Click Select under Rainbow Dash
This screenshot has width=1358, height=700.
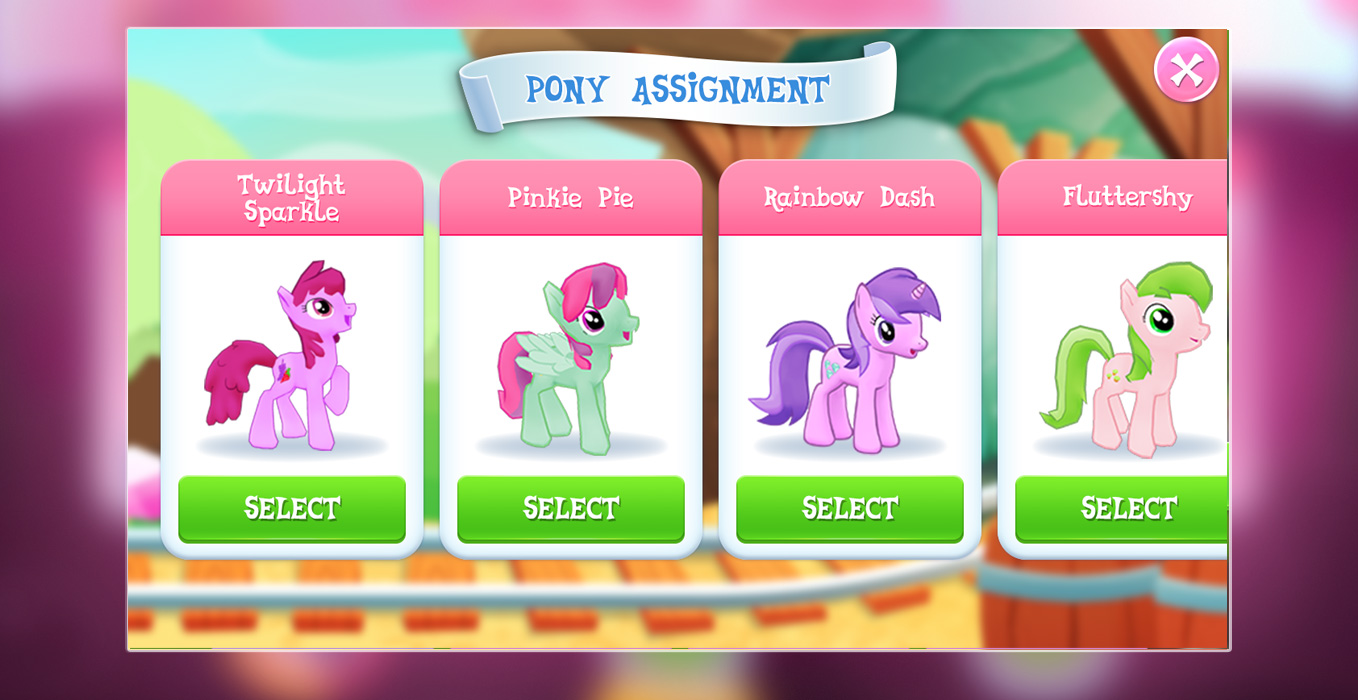click(x=850, y=508)
